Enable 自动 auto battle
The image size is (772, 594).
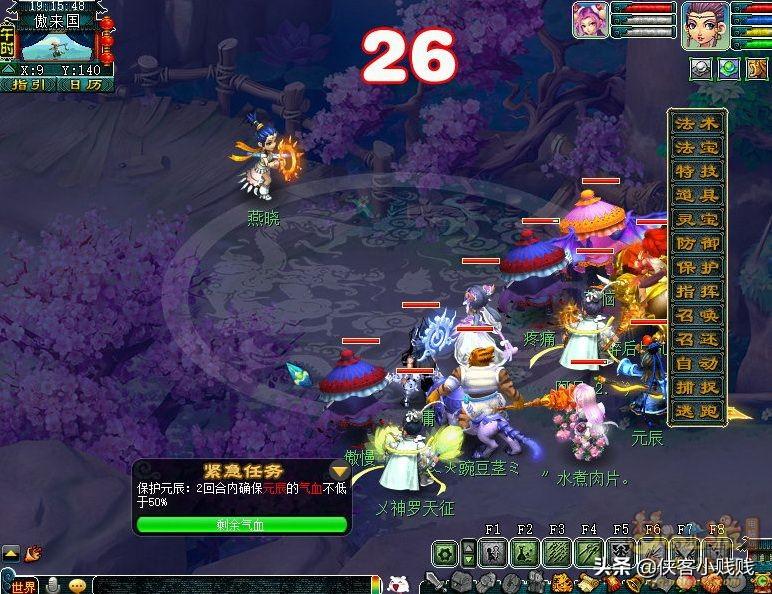696,363
